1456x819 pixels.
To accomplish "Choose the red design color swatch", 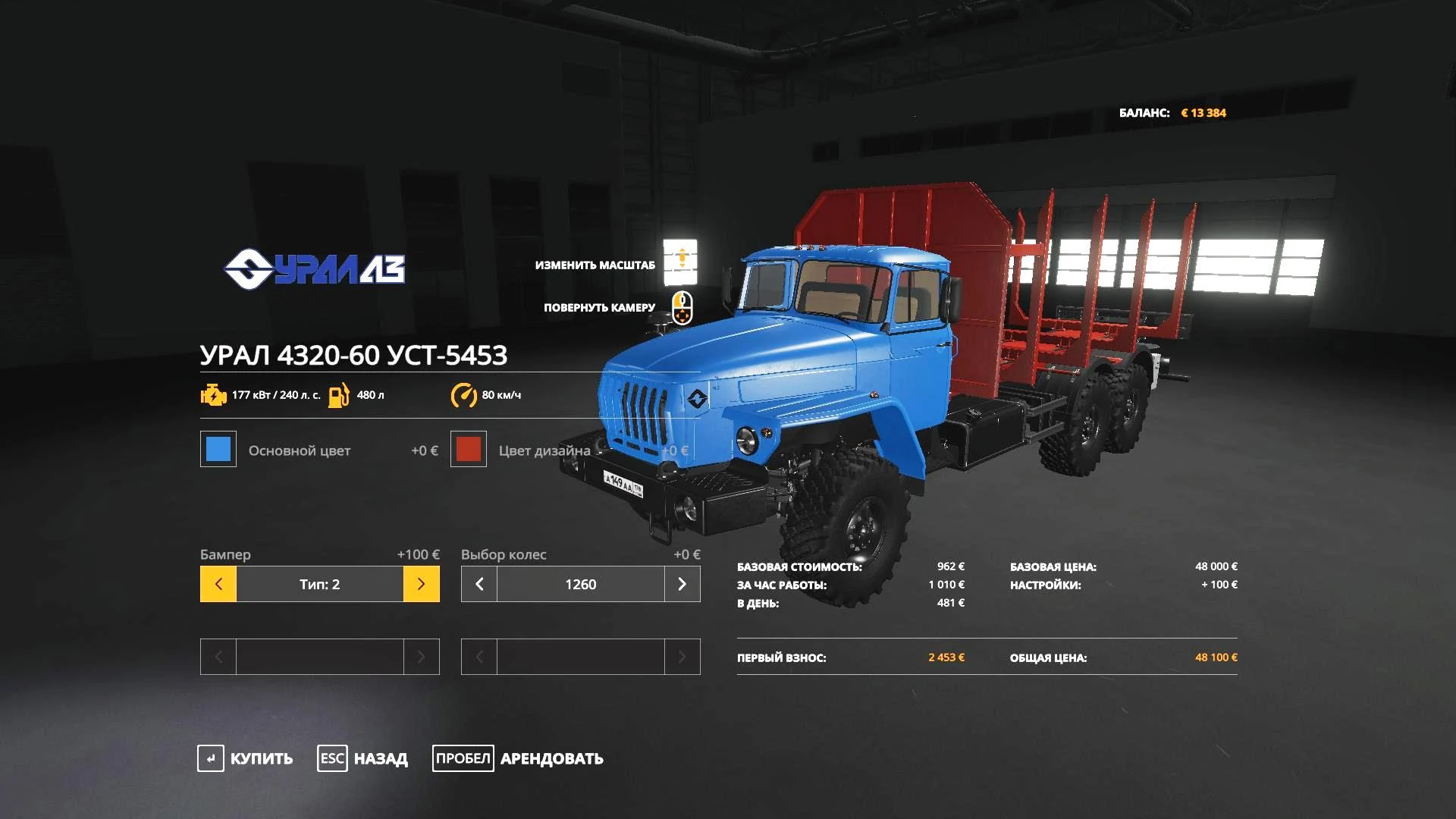I will 469,449.
